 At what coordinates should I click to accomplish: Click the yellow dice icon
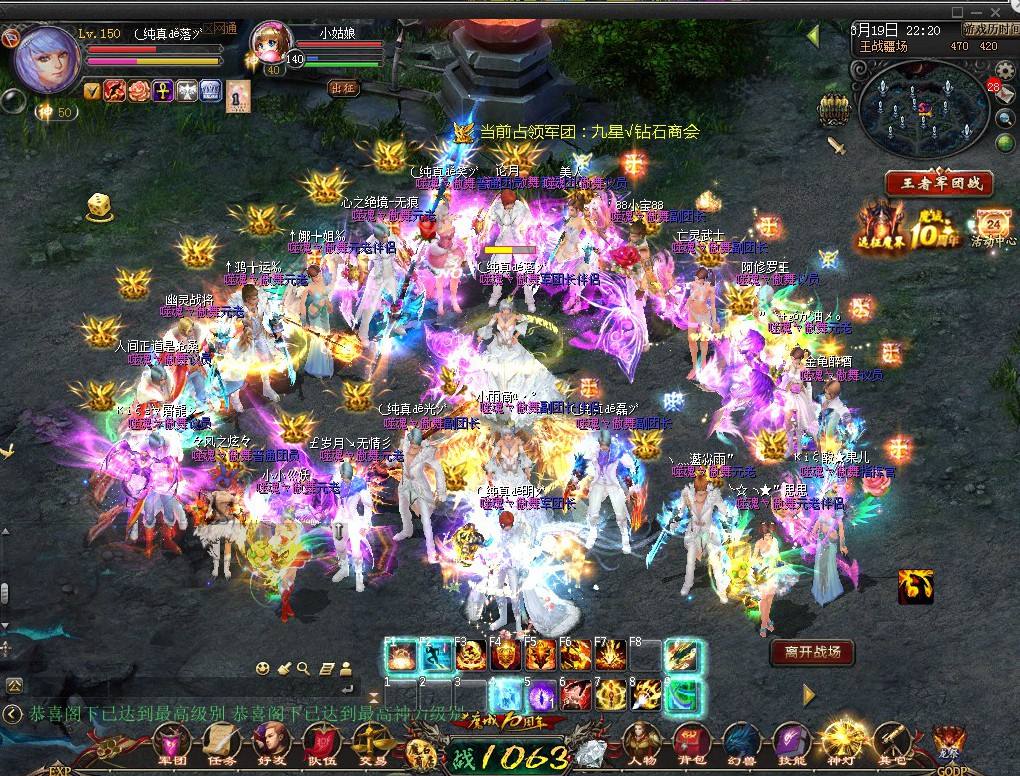point(99,207)
